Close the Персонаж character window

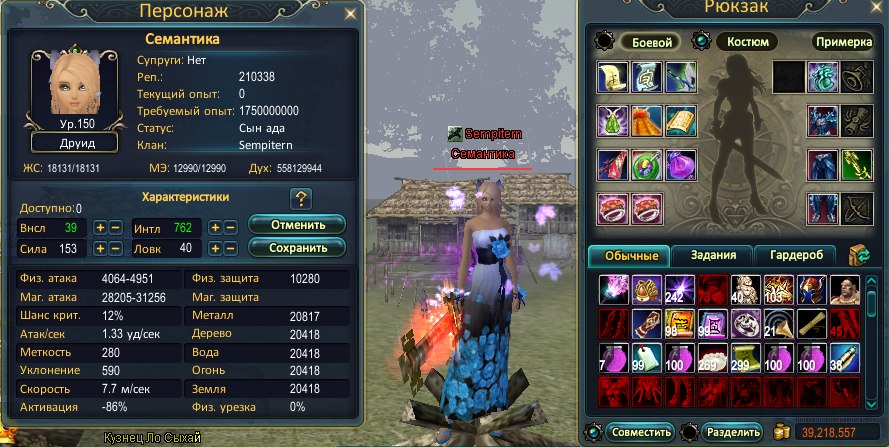click(x=348, y=15)
